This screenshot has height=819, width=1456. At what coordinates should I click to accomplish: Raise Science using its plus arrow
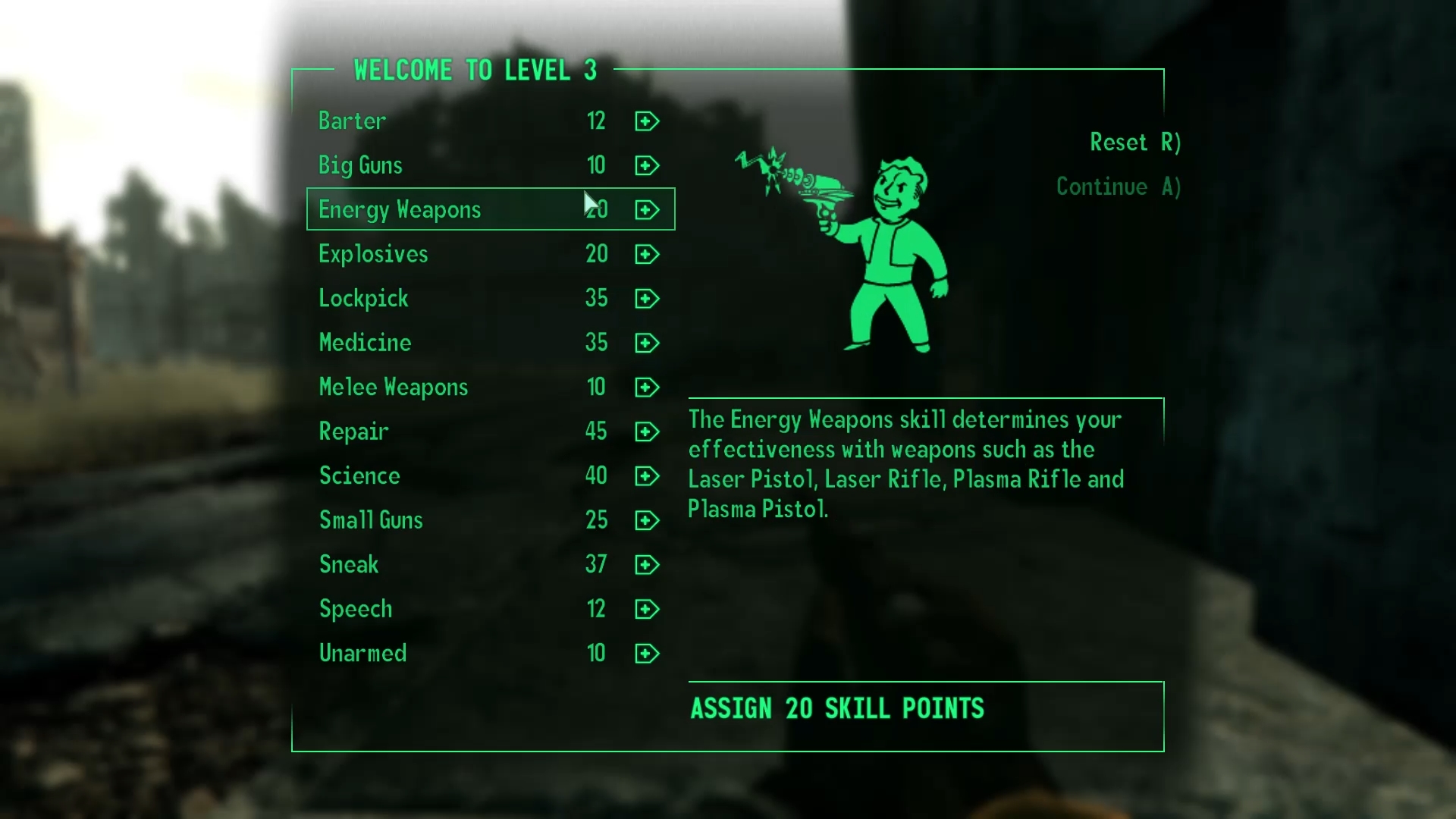click(x=647, y=476)
